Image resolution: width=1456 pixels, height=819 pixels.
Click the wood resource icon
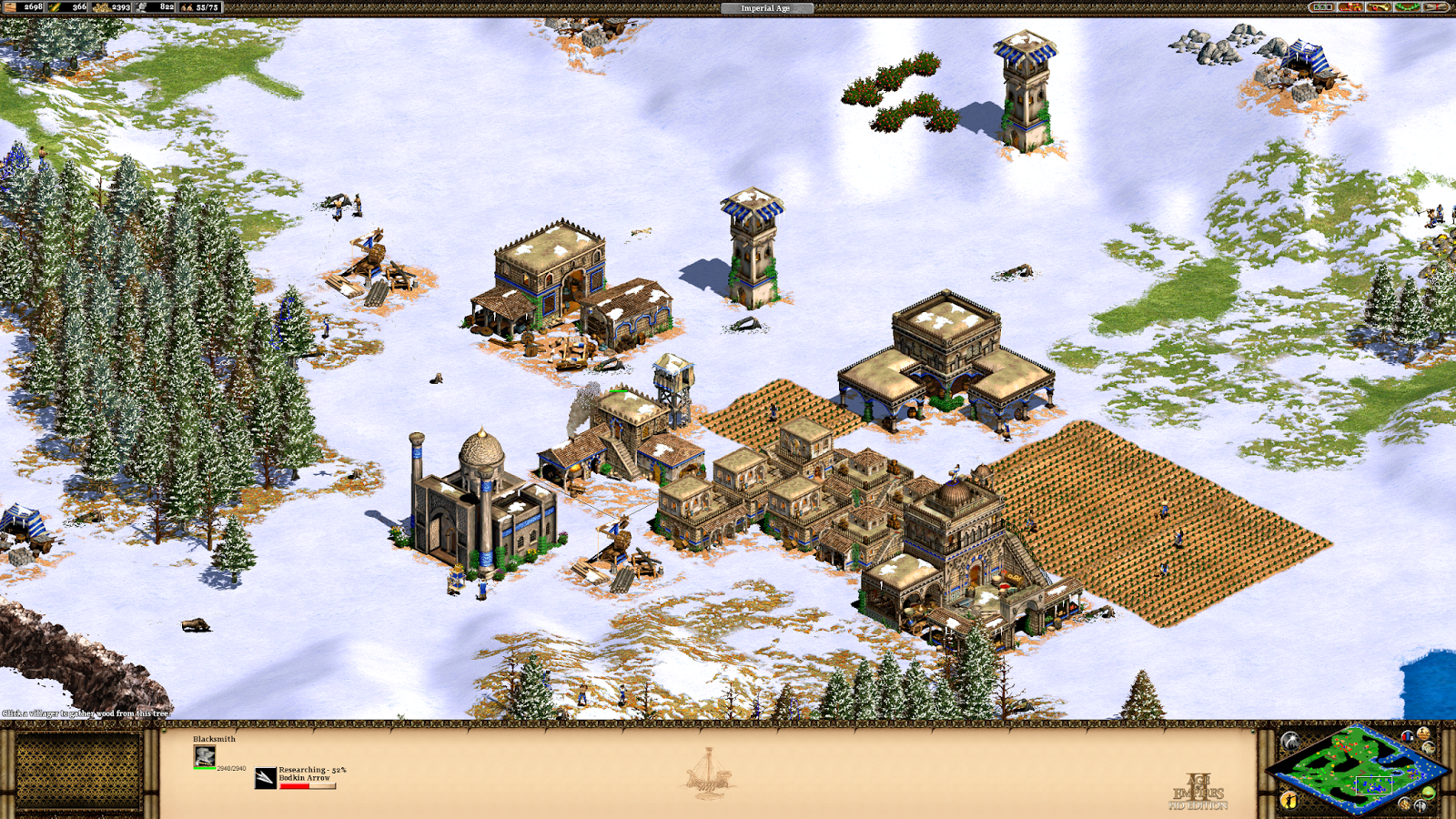tap(9, 7)
